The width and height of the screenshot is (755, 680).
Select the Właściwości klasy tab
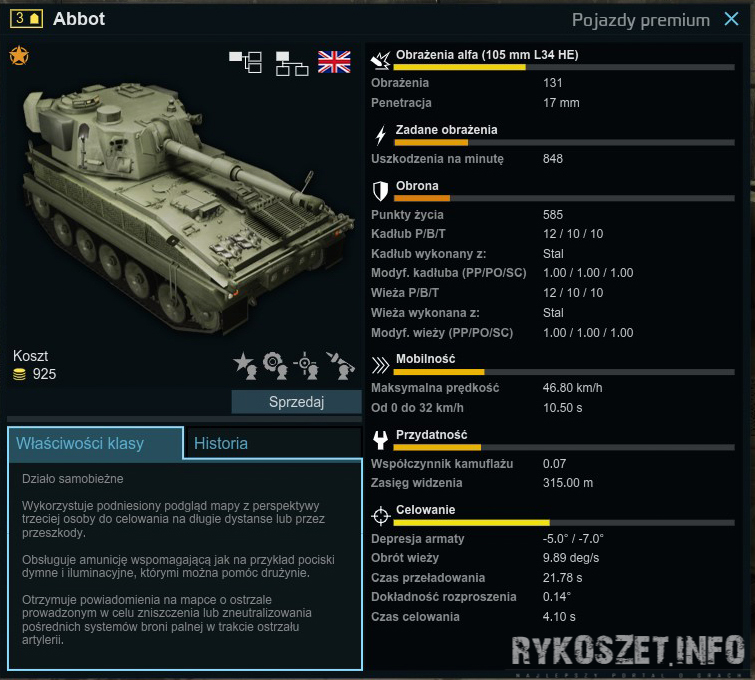(95, 443)
